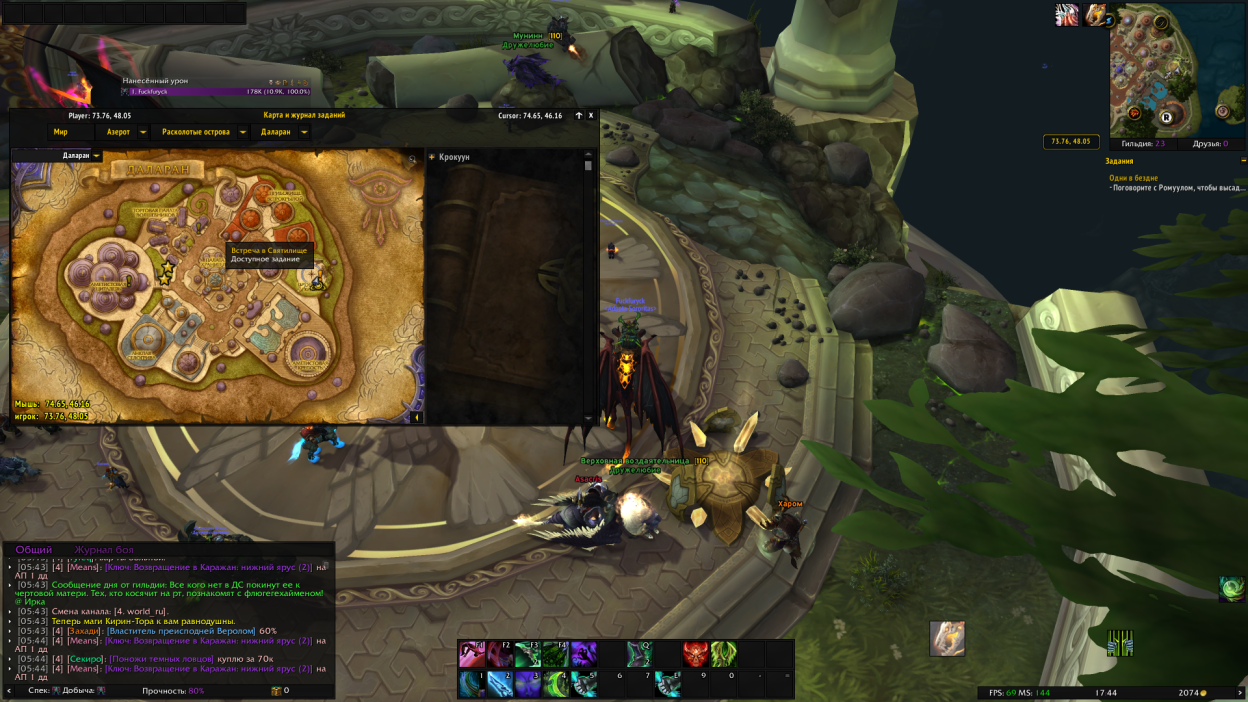Viewport: 1248px width, 702px height.
Task: Open the 'Друзья' friends list counter
Action: point(1210,144)
